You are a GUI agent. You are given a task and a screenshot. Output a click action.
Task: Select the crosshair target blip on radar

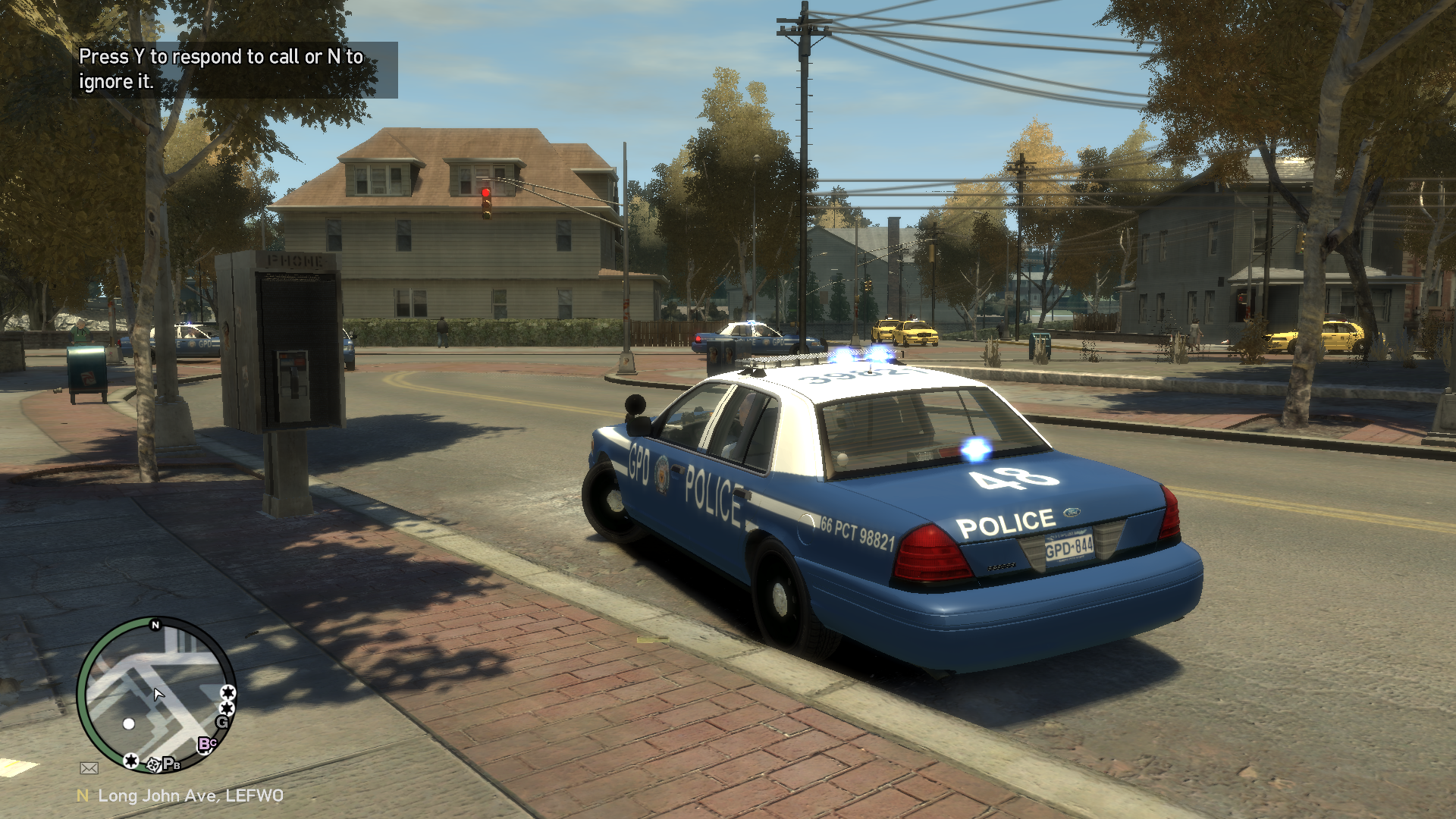pos(153,764)
